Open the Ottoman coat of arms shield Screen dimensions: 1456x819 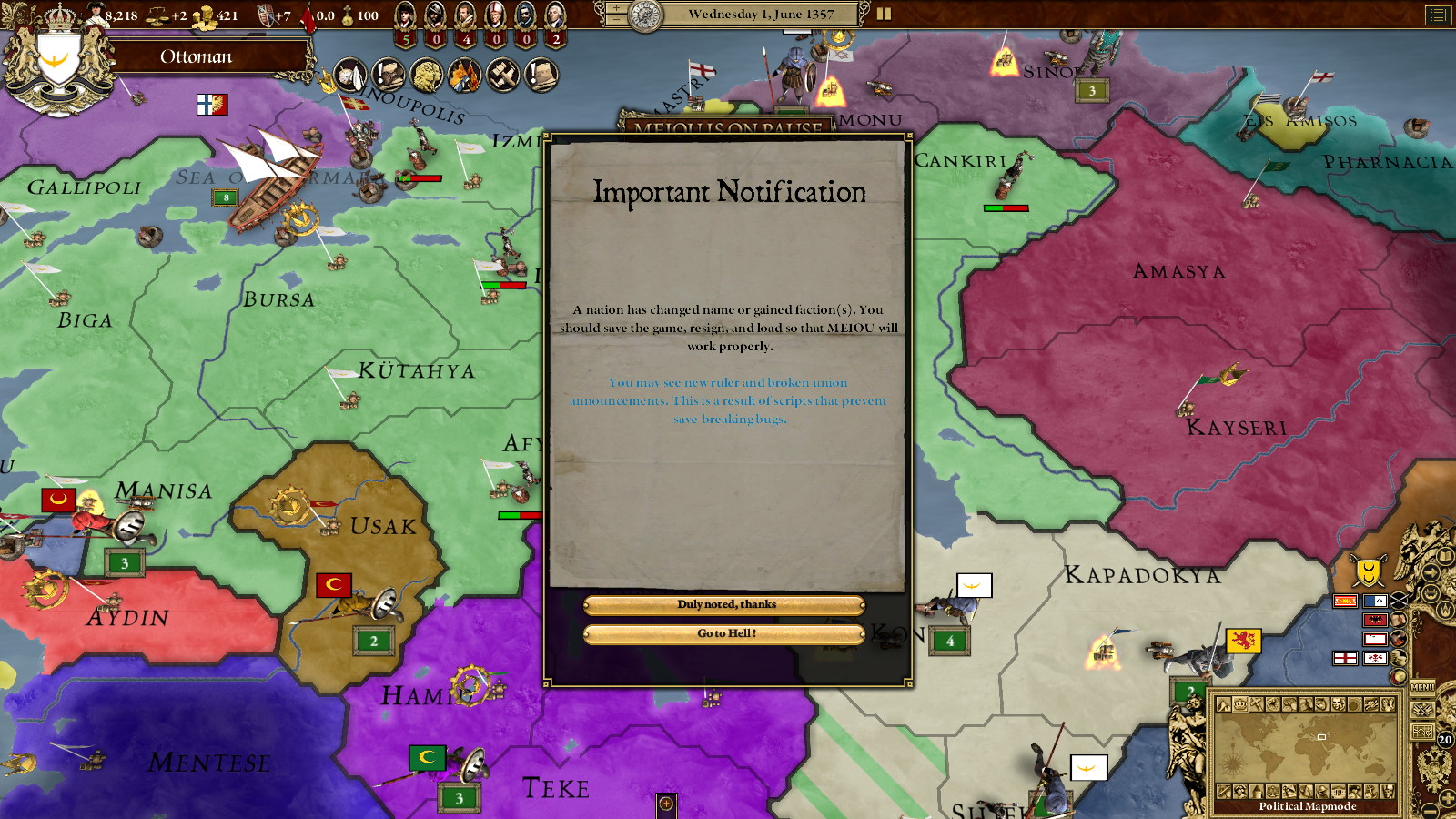57,62
